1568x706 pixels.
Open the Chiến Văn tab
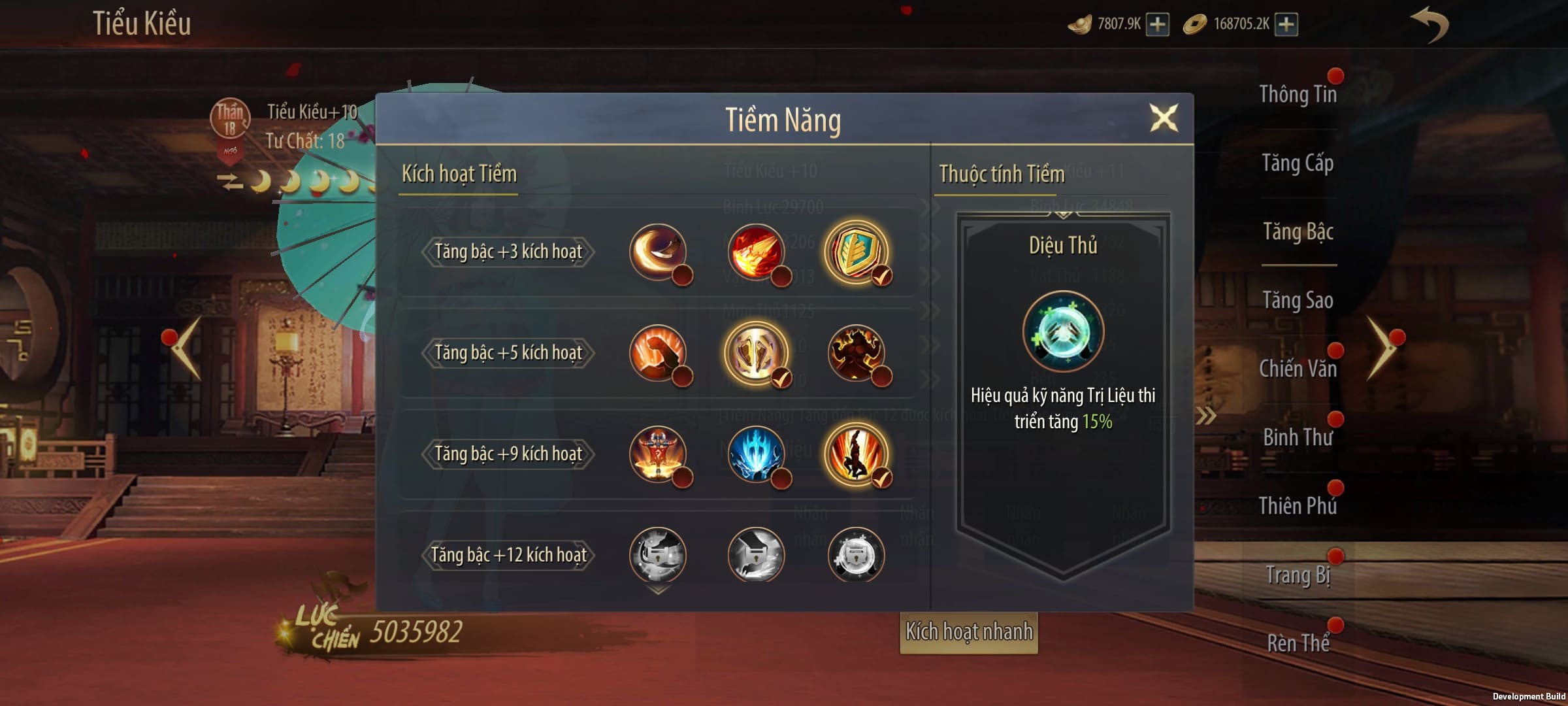pos(1298,369)
